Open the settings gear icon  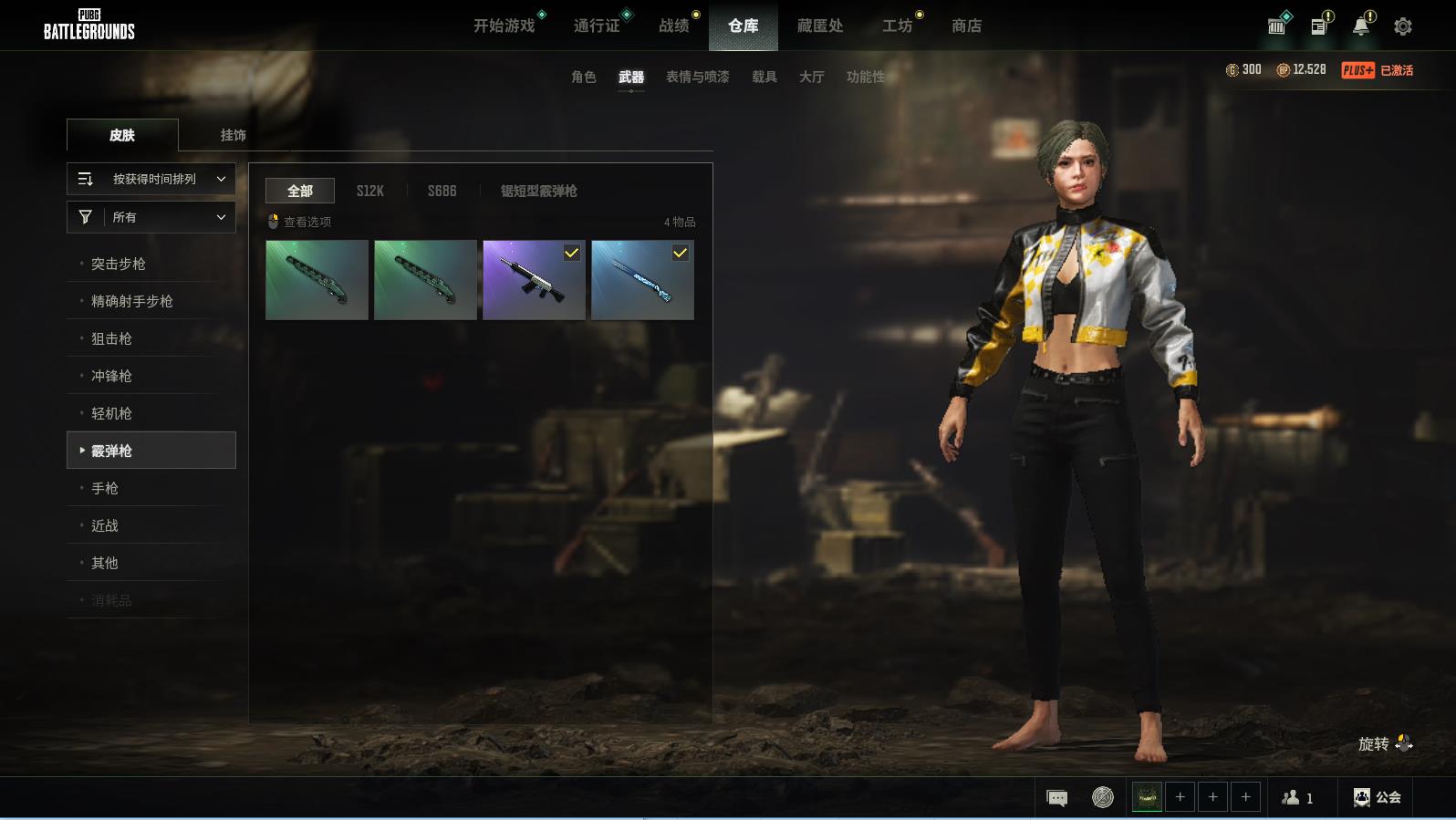tap(1403, 26)
